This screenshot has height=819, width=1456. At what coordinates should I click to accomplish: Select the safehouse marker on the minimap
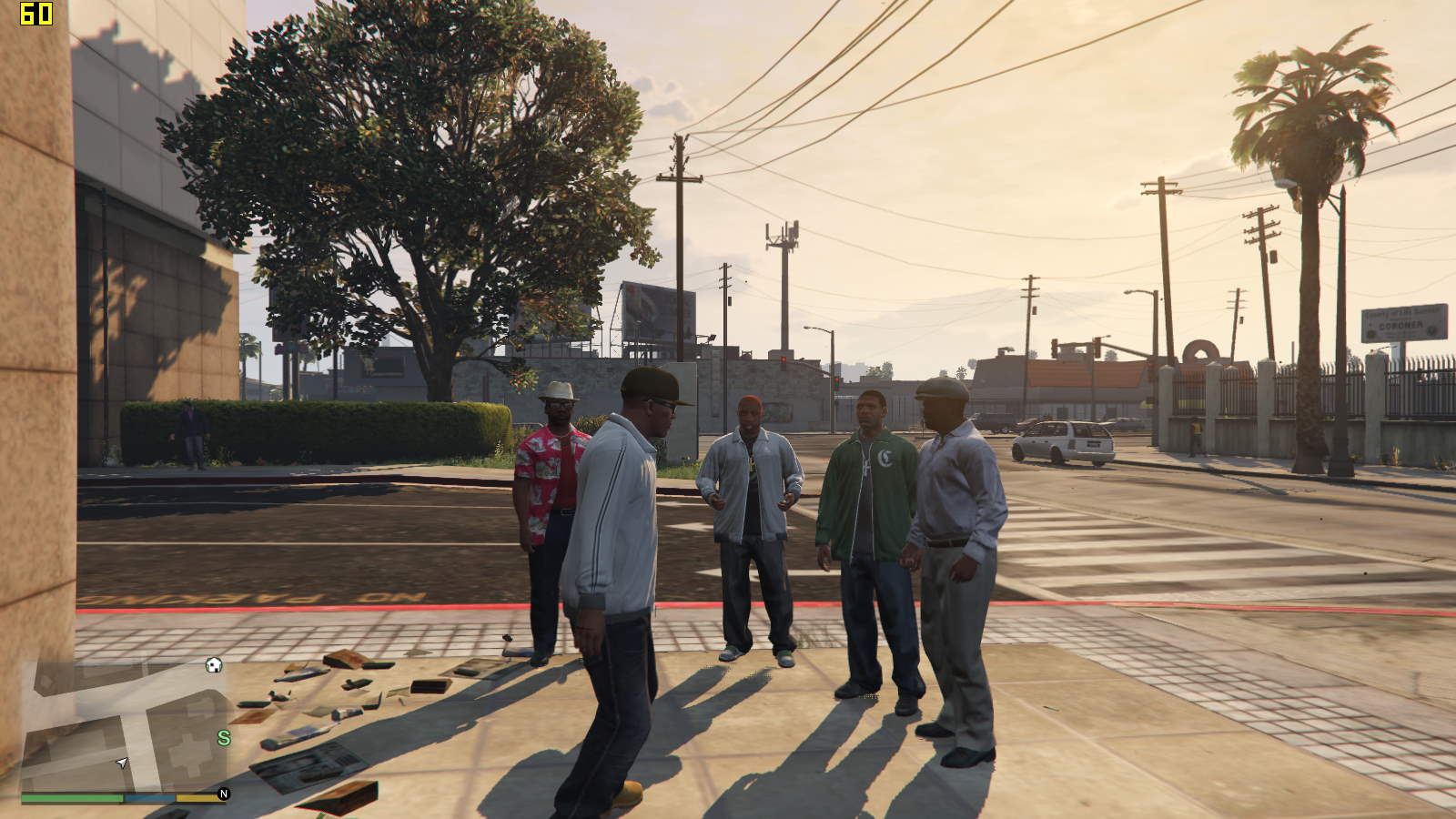coord(214,665)
